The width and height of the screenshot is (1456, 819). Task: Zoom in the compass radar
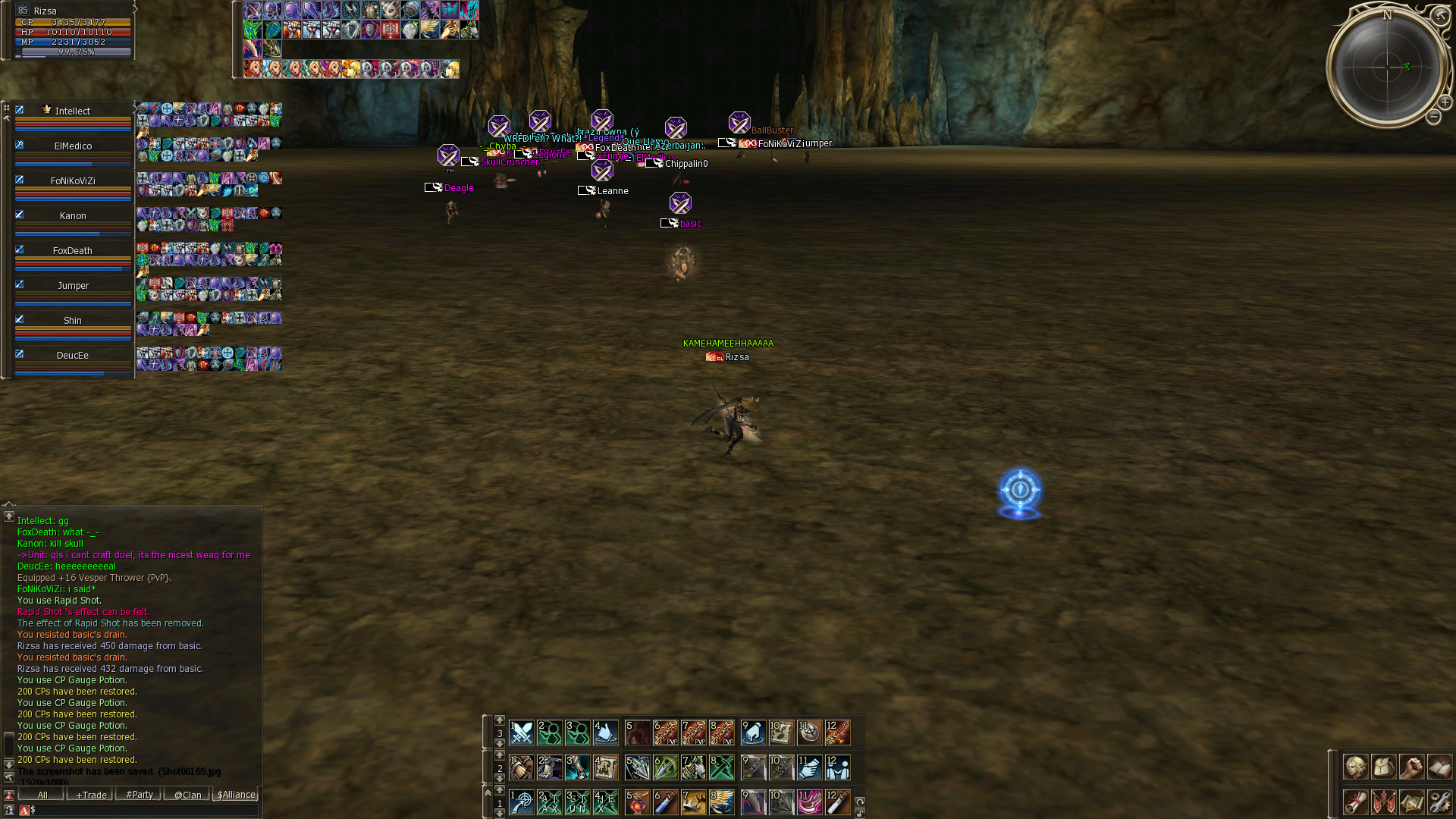pyautogui.click(x=1445, y=102)
